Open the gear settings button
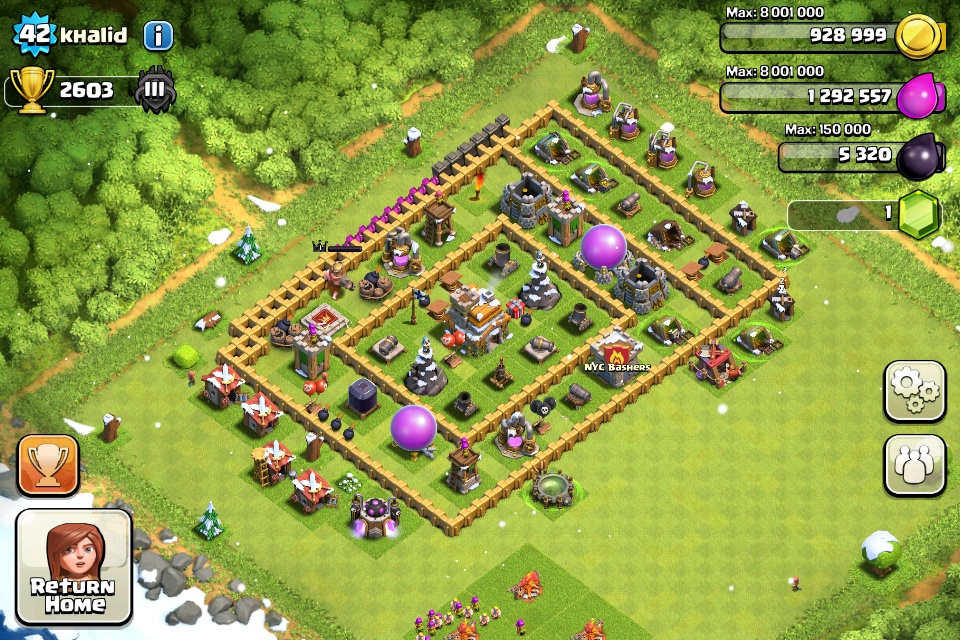Image resolution: width=960 pixels, height=640 pixels. pyautogui.click(x=914, y=391)
